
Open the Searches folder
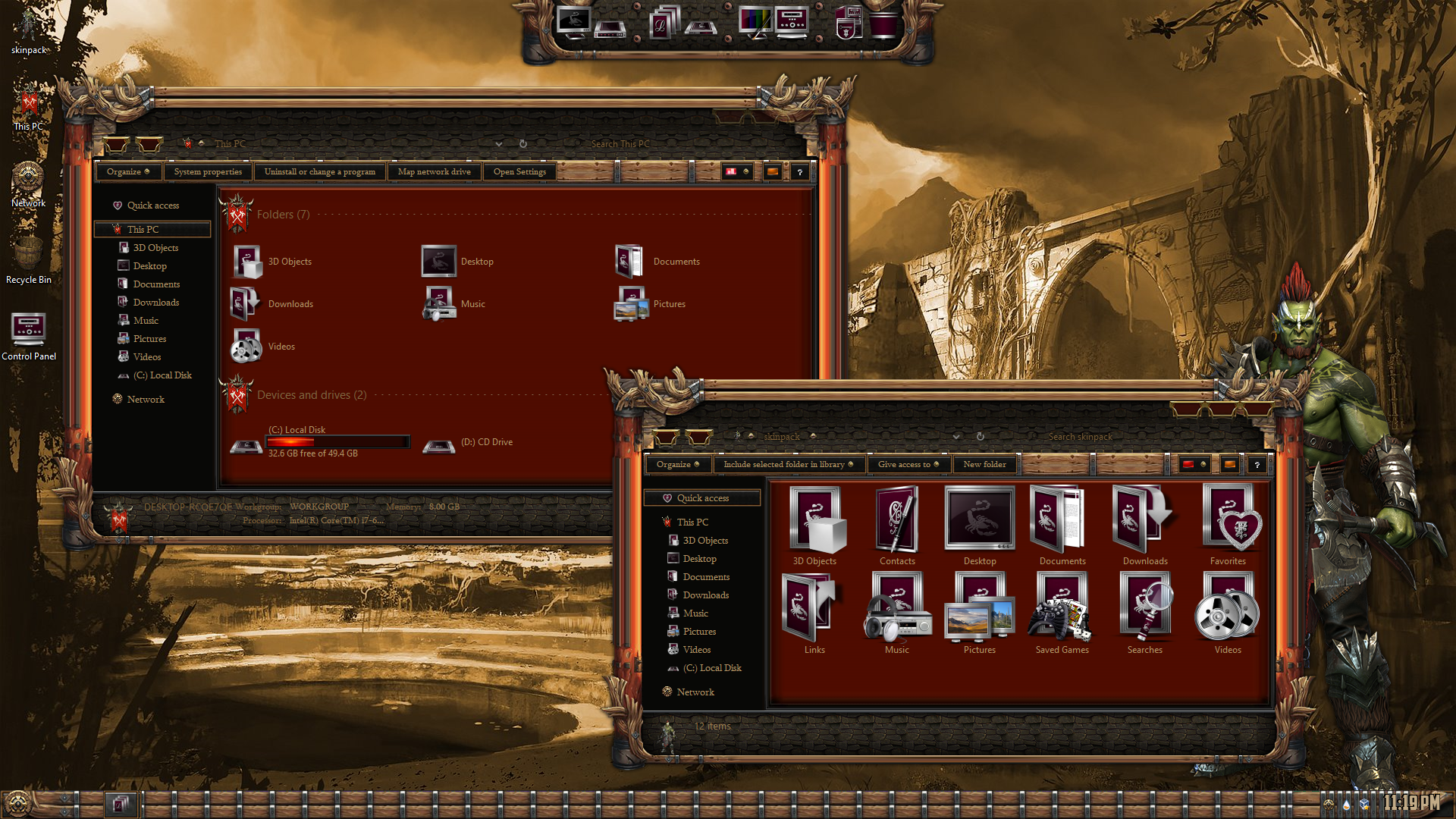click(x=1145, y=613)
